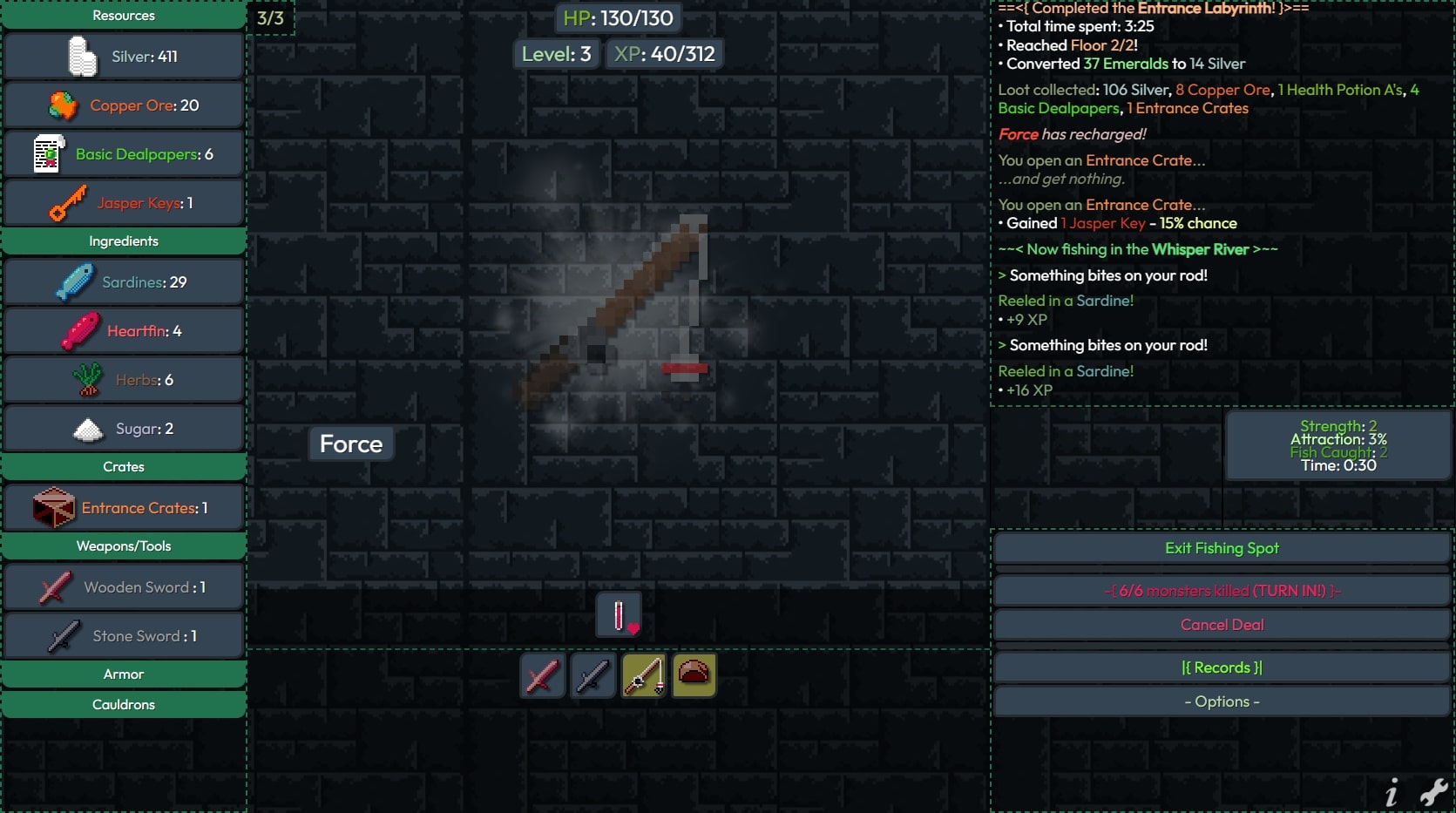The image size is (1456, 813).
Task: Expand the Armor section
Action: pos(124,674)
